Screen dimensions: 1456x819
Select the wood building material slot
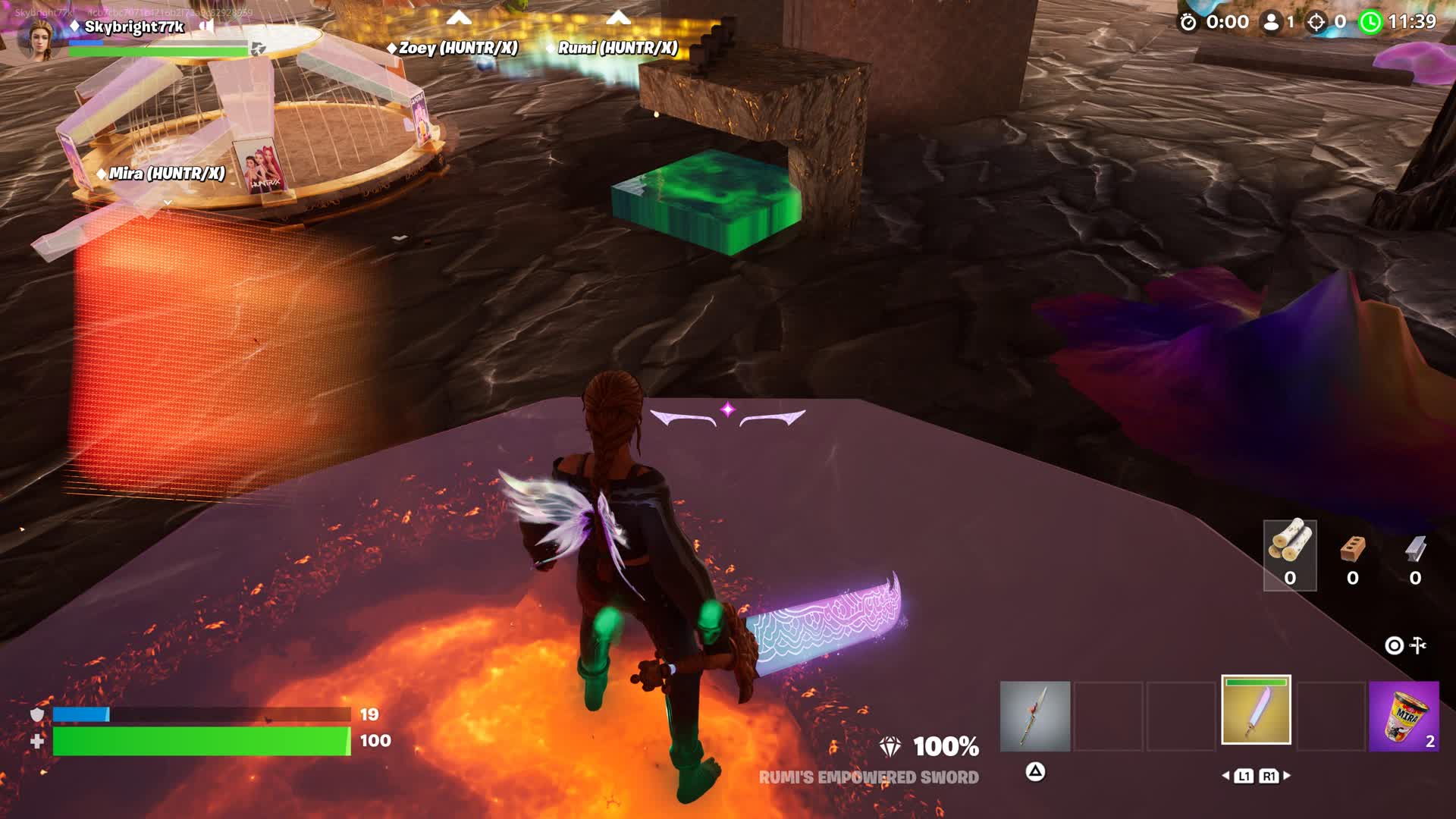point(1289,555)
